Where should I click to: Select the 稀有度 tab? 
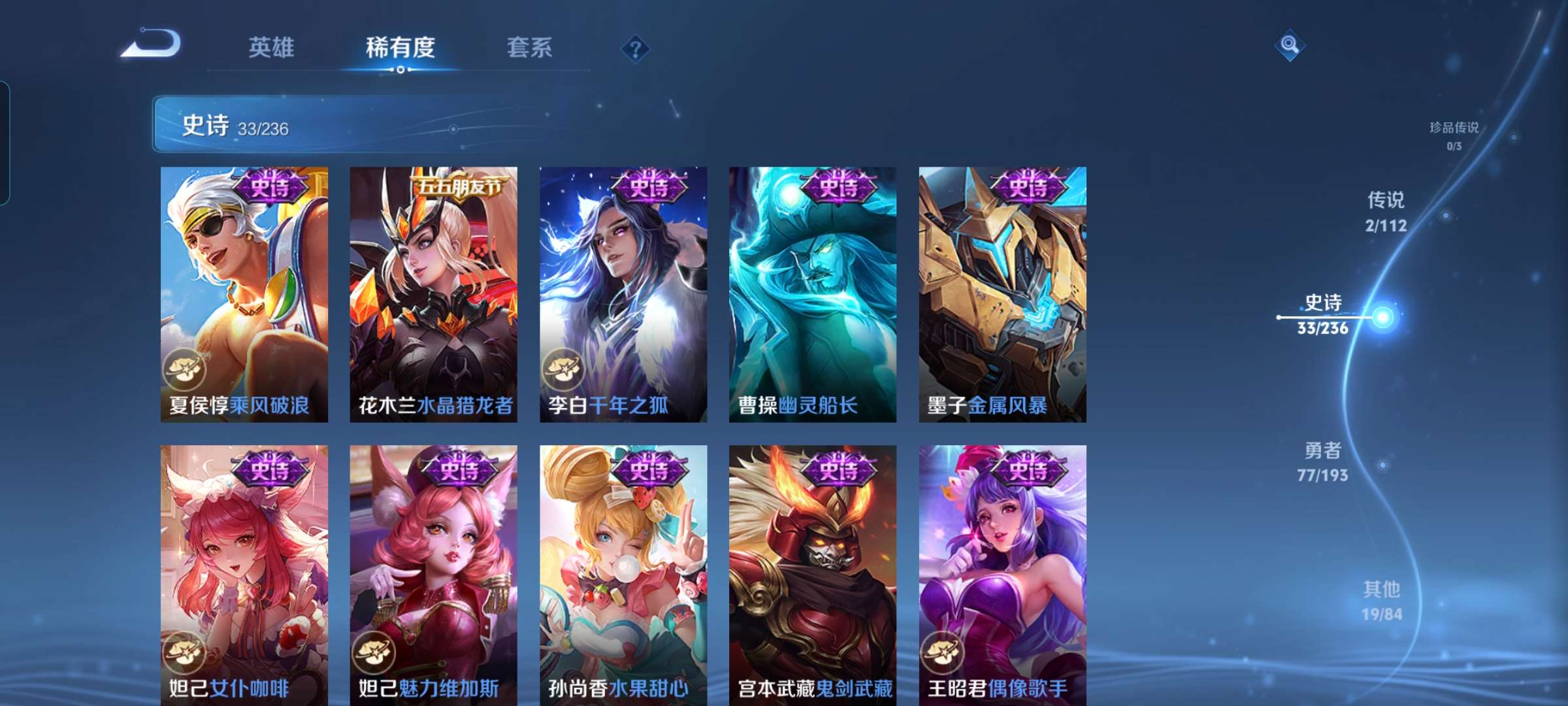401,48
